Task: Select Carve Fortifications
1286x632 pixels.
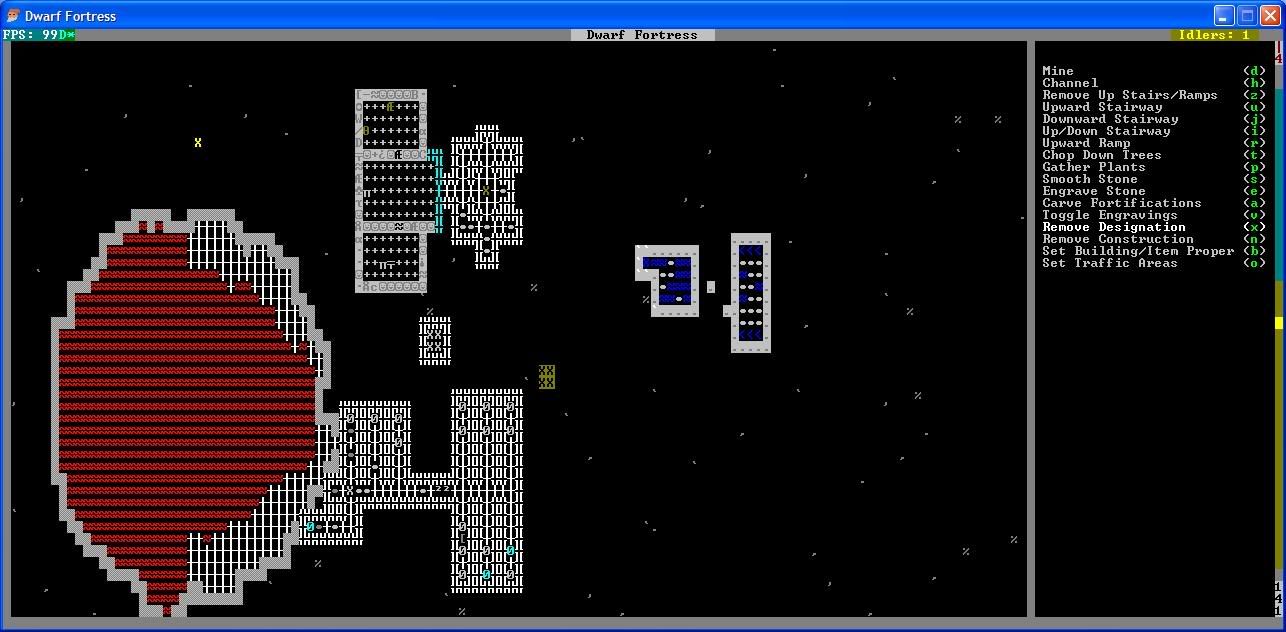Action: click(1122, 203)
